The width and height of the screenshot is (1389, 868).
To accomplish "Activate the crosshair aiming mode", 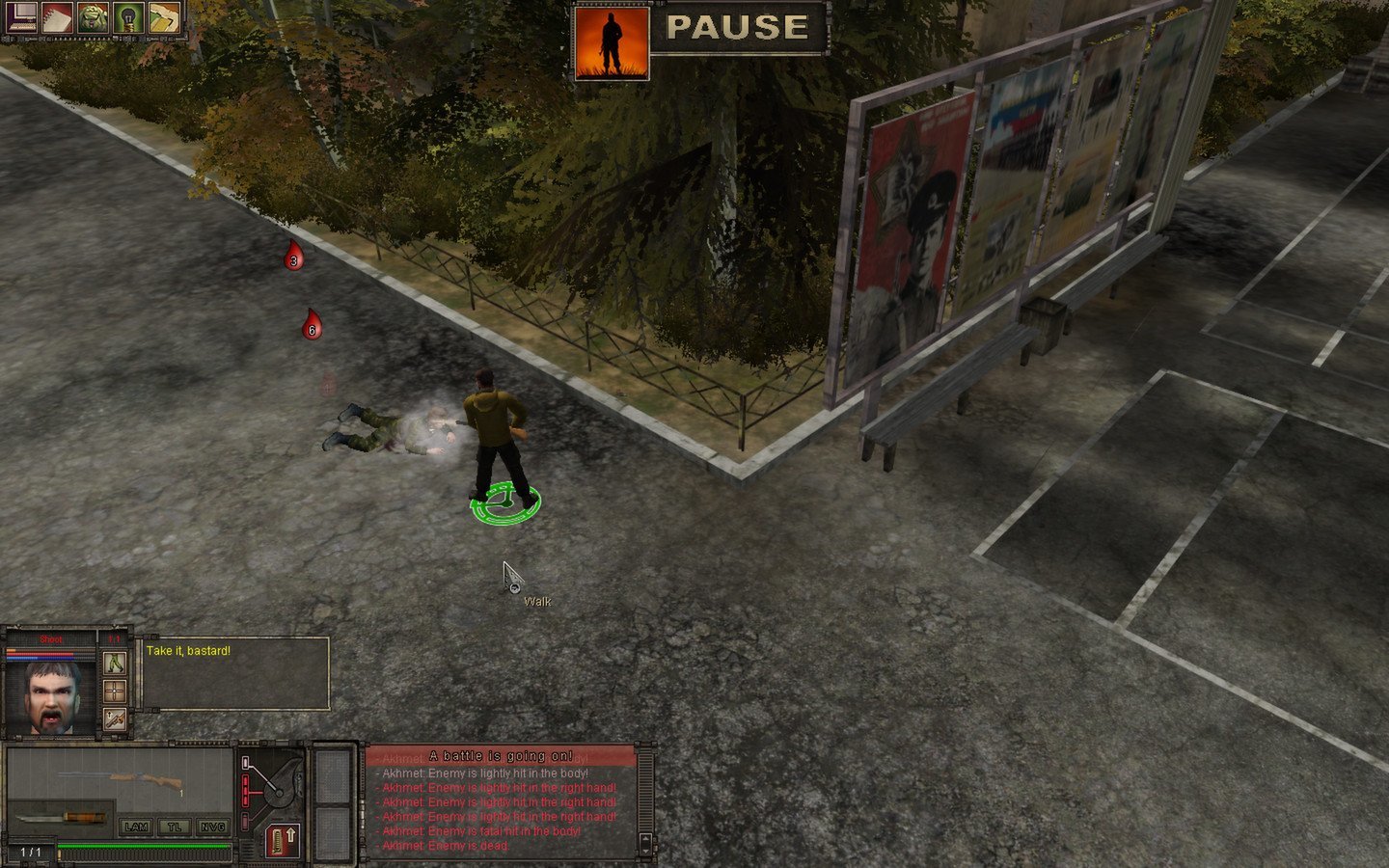I will 115,692.
